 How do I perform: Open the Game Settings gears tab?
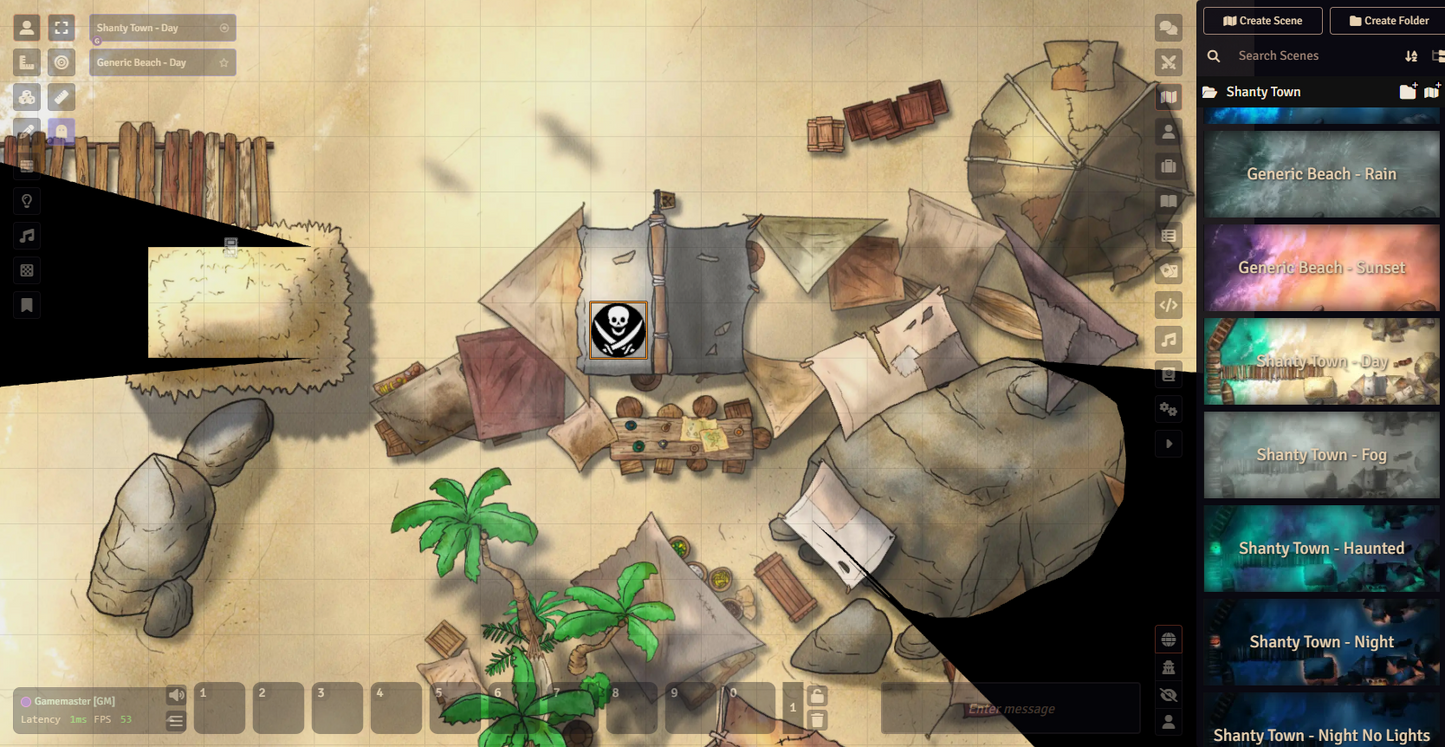[x=1168, y=409]
